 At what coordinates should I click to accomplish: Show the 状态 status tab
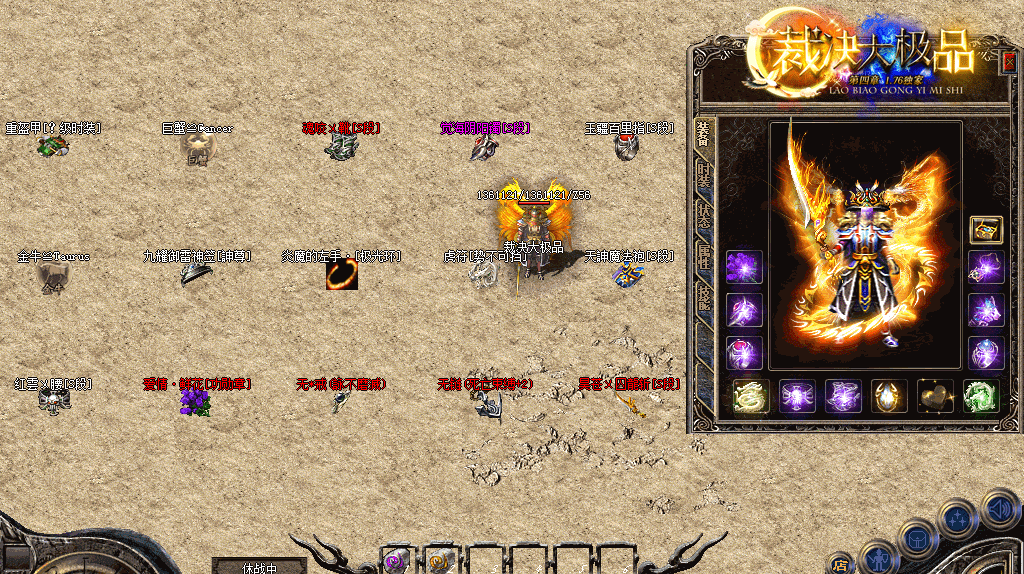pyautogui.click(x=703, y=215)
